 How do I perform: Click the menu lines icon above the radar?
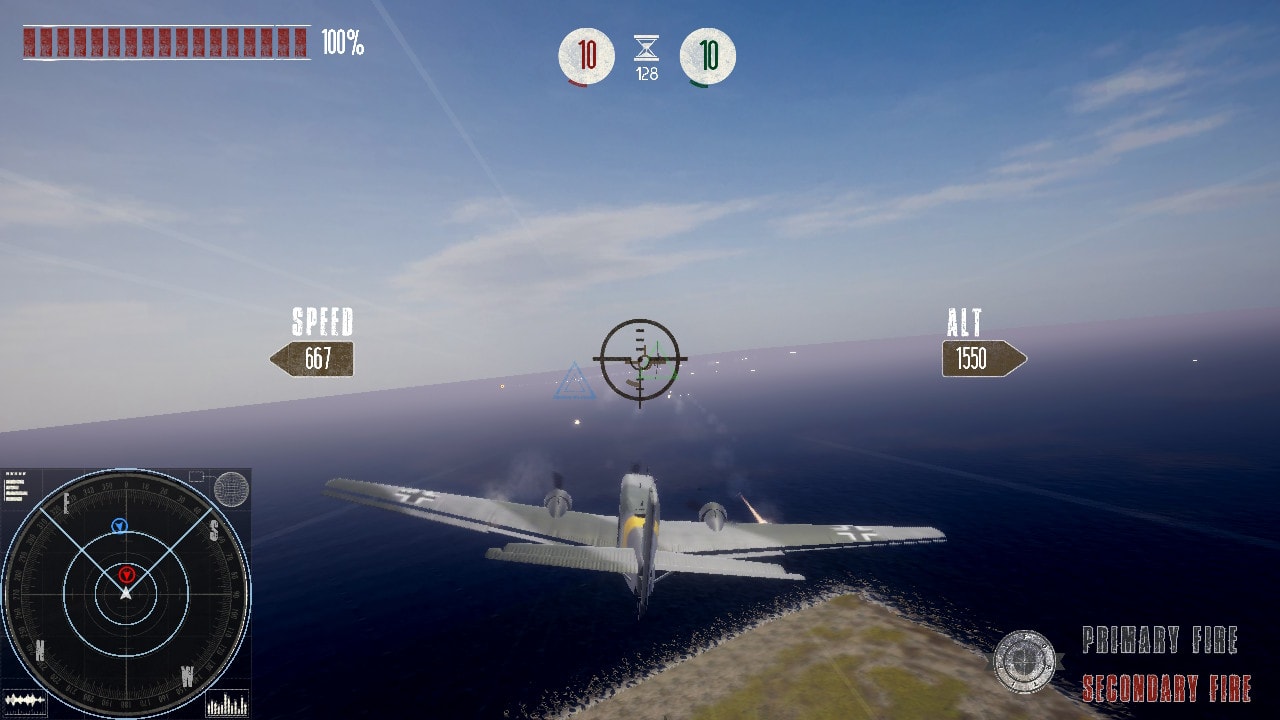pos(15,489)
